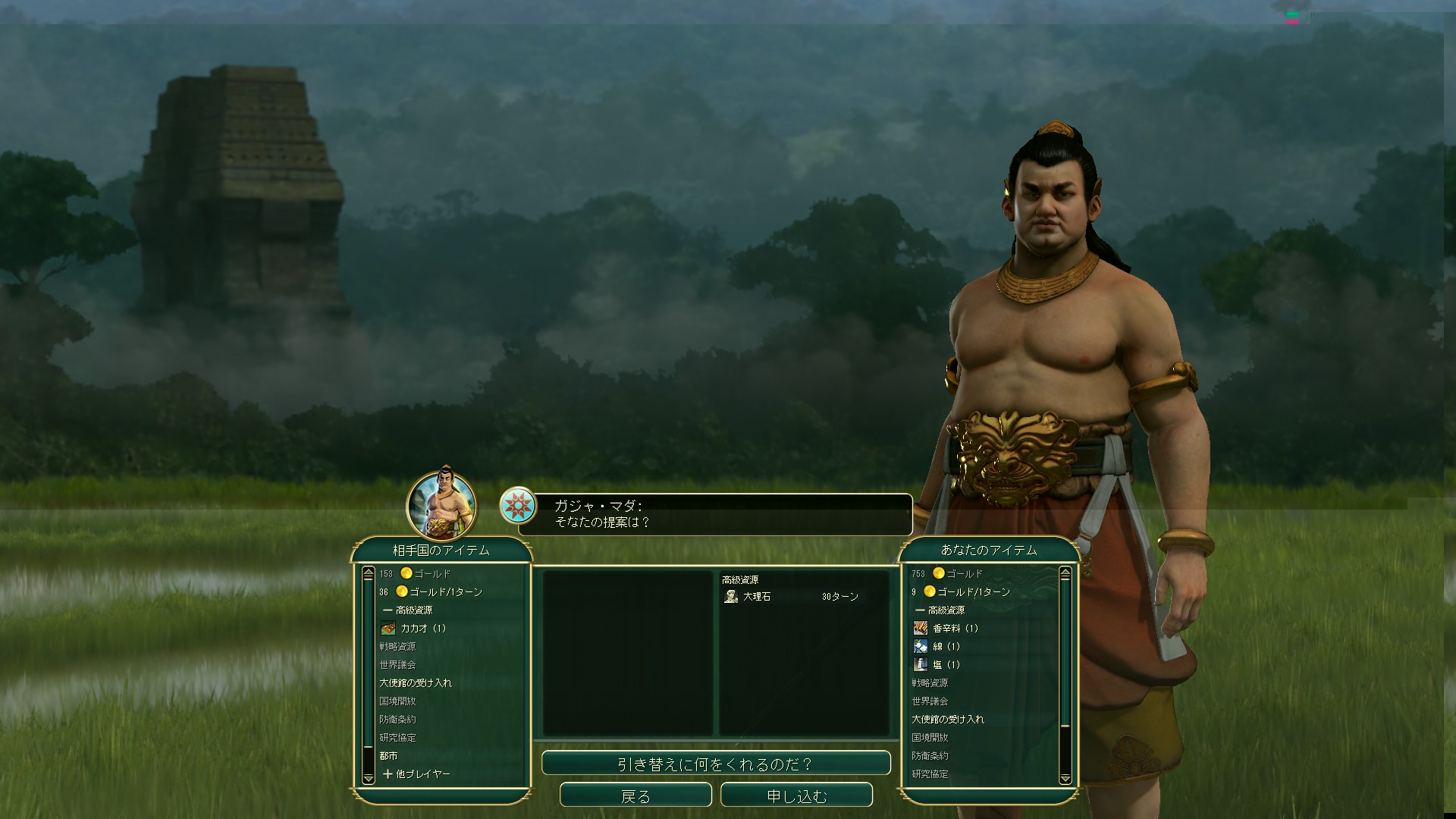Offer your 大使館の受け入れ
1456x819 pixels.
point(948,720)
